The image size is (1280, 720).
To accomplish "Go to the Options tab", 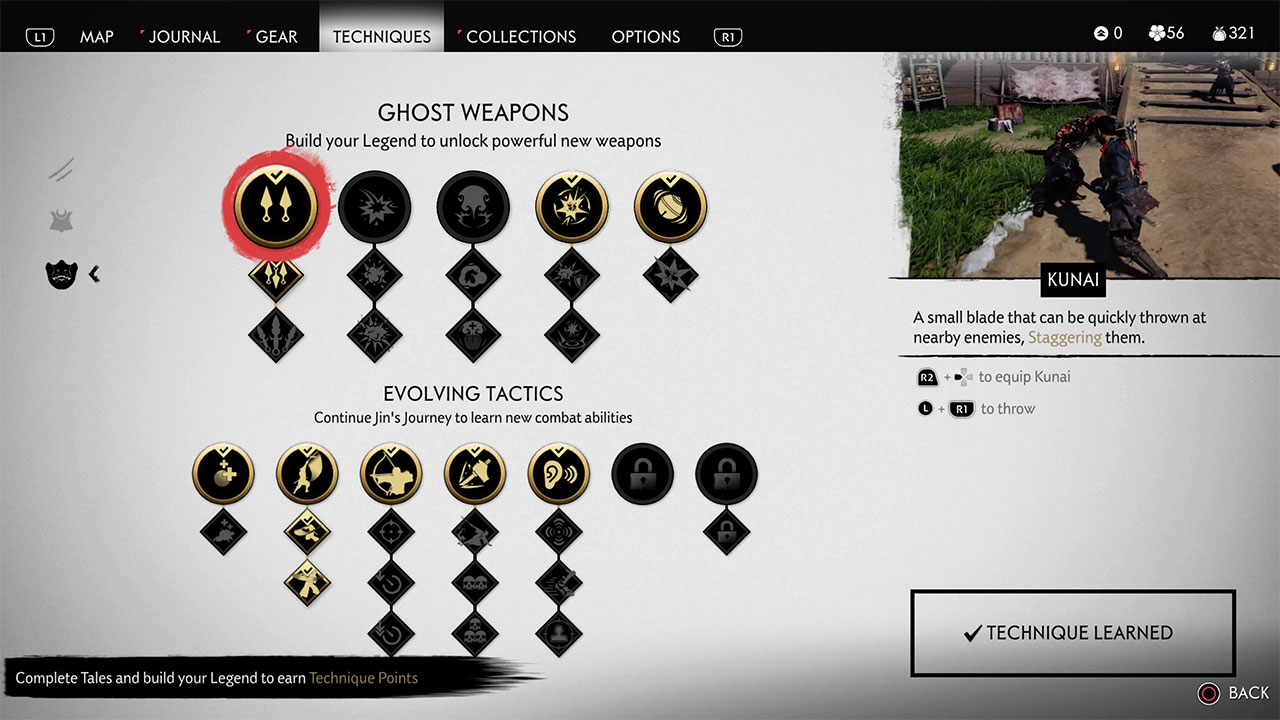I will (x=645, y=36).
